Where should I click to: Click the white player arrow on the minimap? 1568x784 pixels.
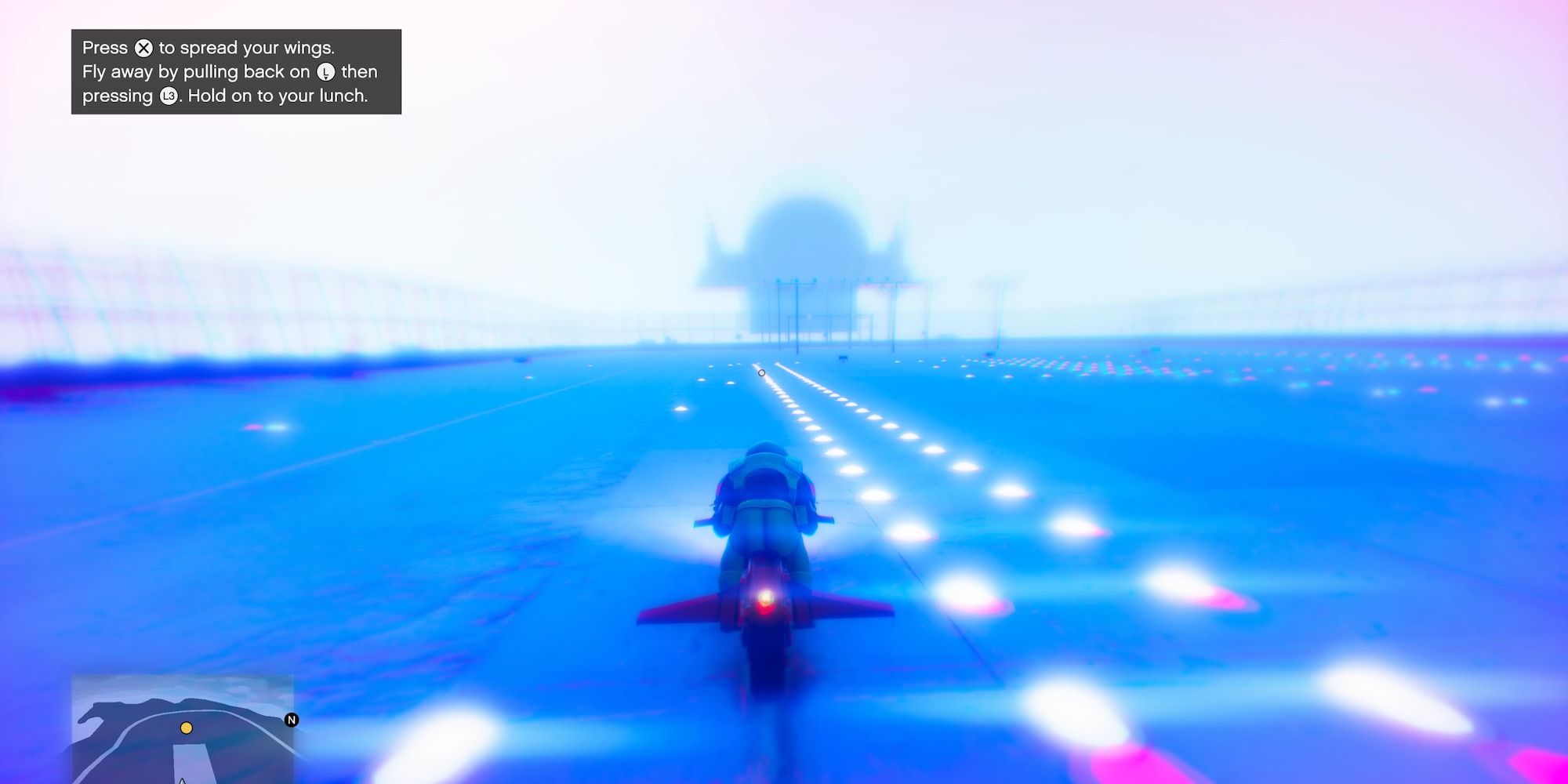coord(182,781)
